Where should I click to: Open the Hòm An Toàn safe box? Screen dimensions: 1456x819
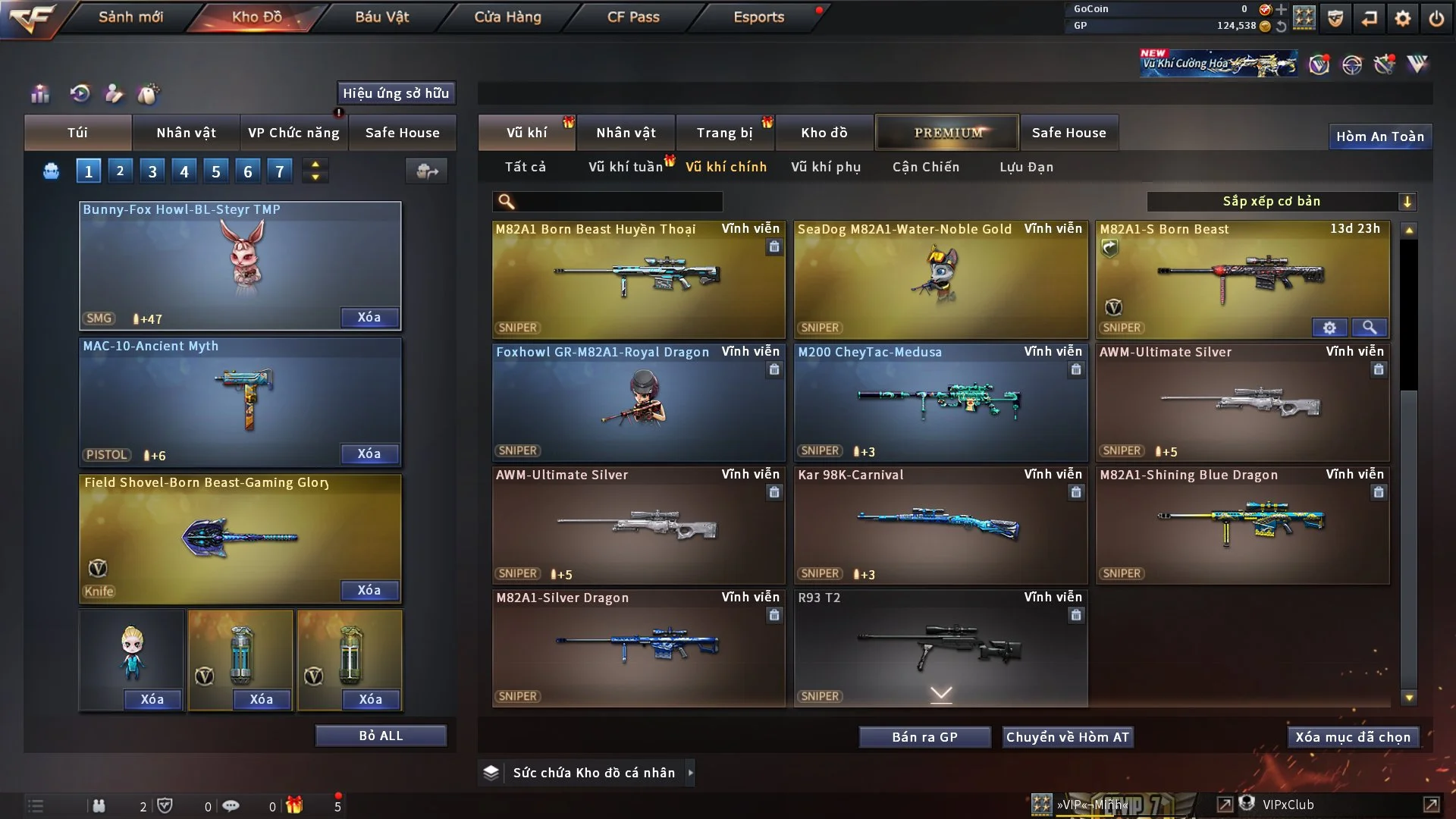click(1380, 136)
